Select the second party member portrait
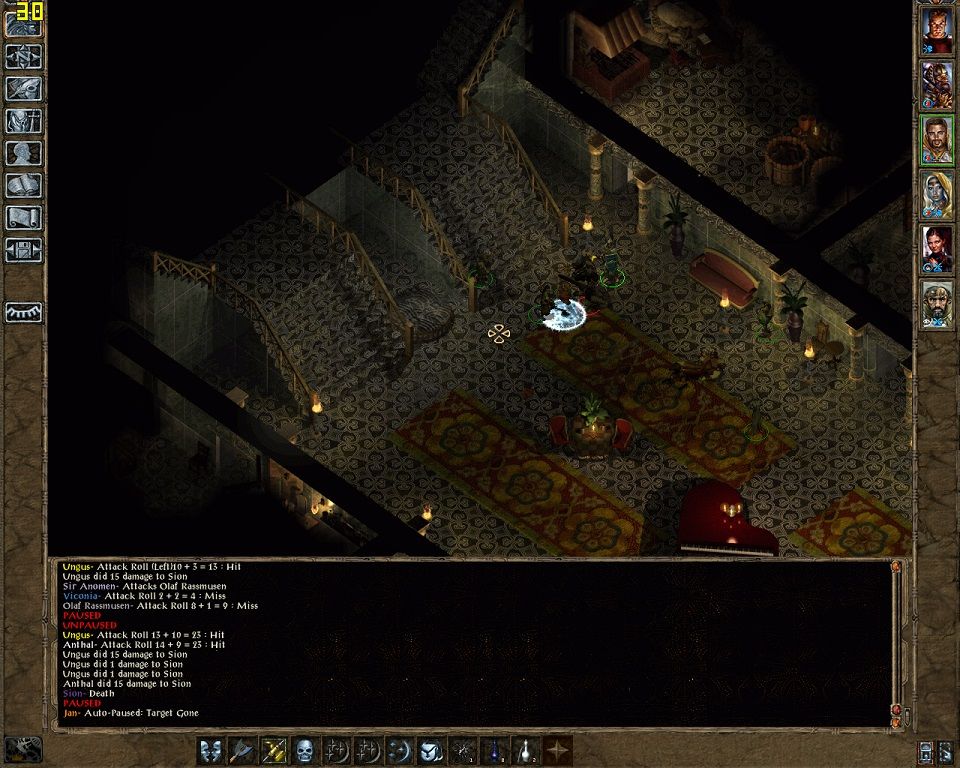960x768 pixels. (x=937, y=87)
